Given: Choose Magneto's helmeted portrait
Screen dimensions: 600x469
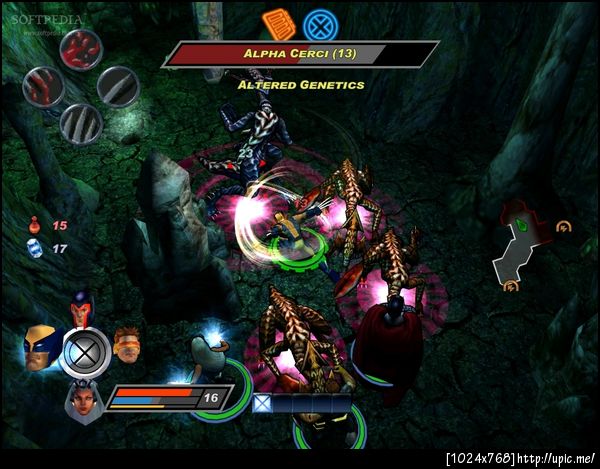Looking at the screenshot, I should pos(82,307).
